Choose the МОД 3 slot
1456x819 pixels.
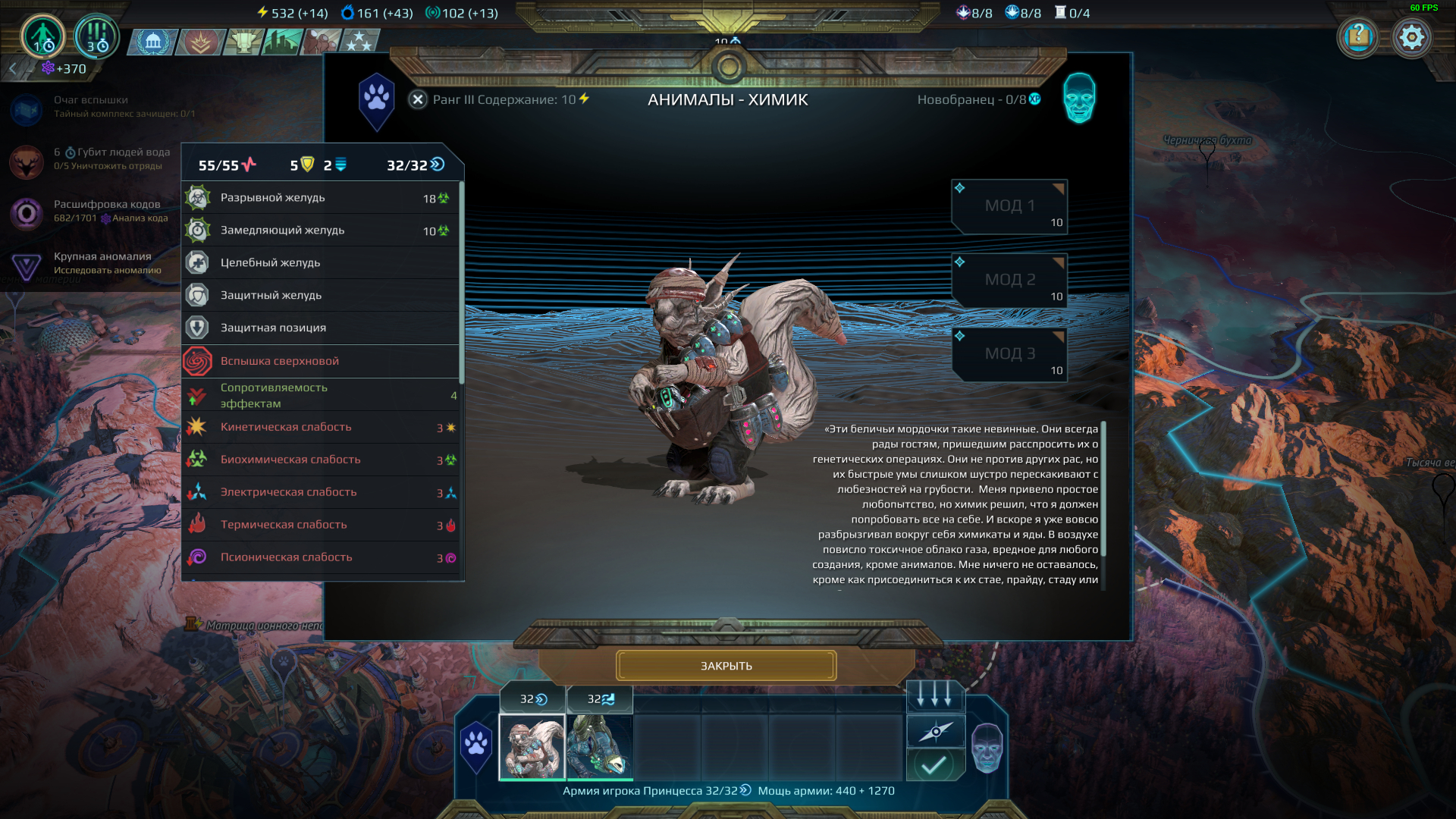click(x=1009, y=354)
